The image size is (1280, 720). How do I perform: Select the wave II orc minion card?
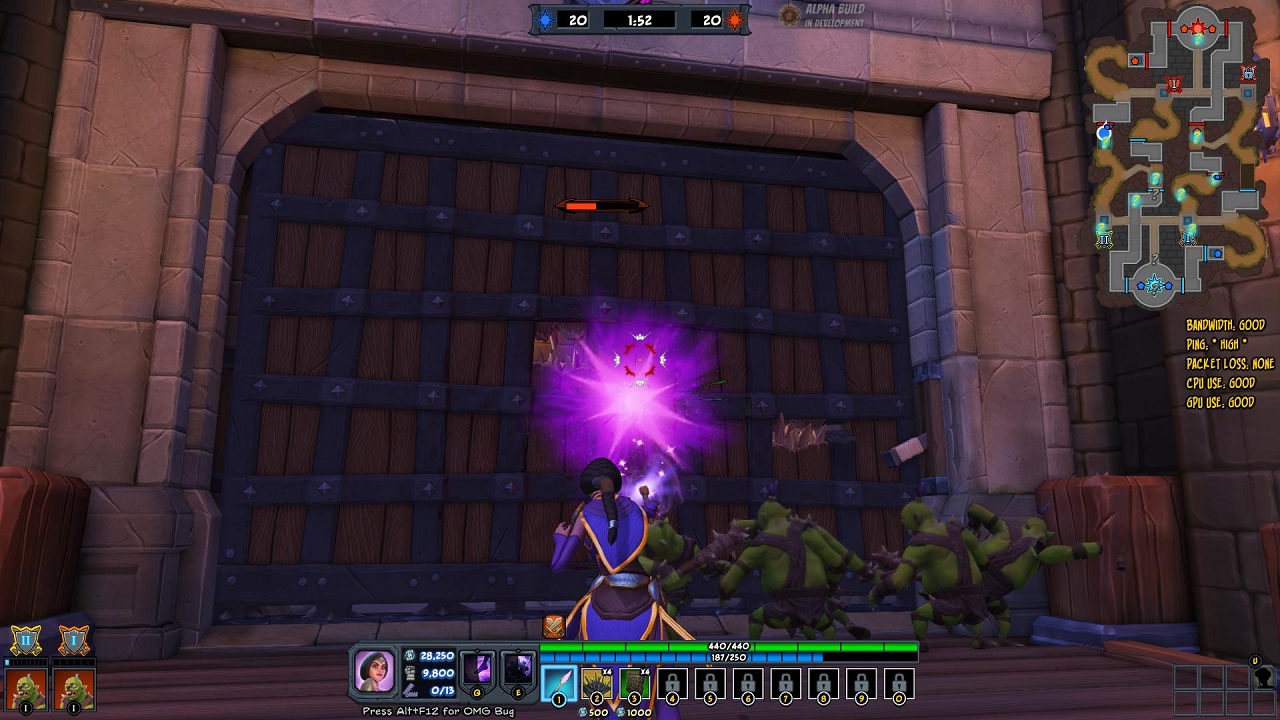click(24, 687)
